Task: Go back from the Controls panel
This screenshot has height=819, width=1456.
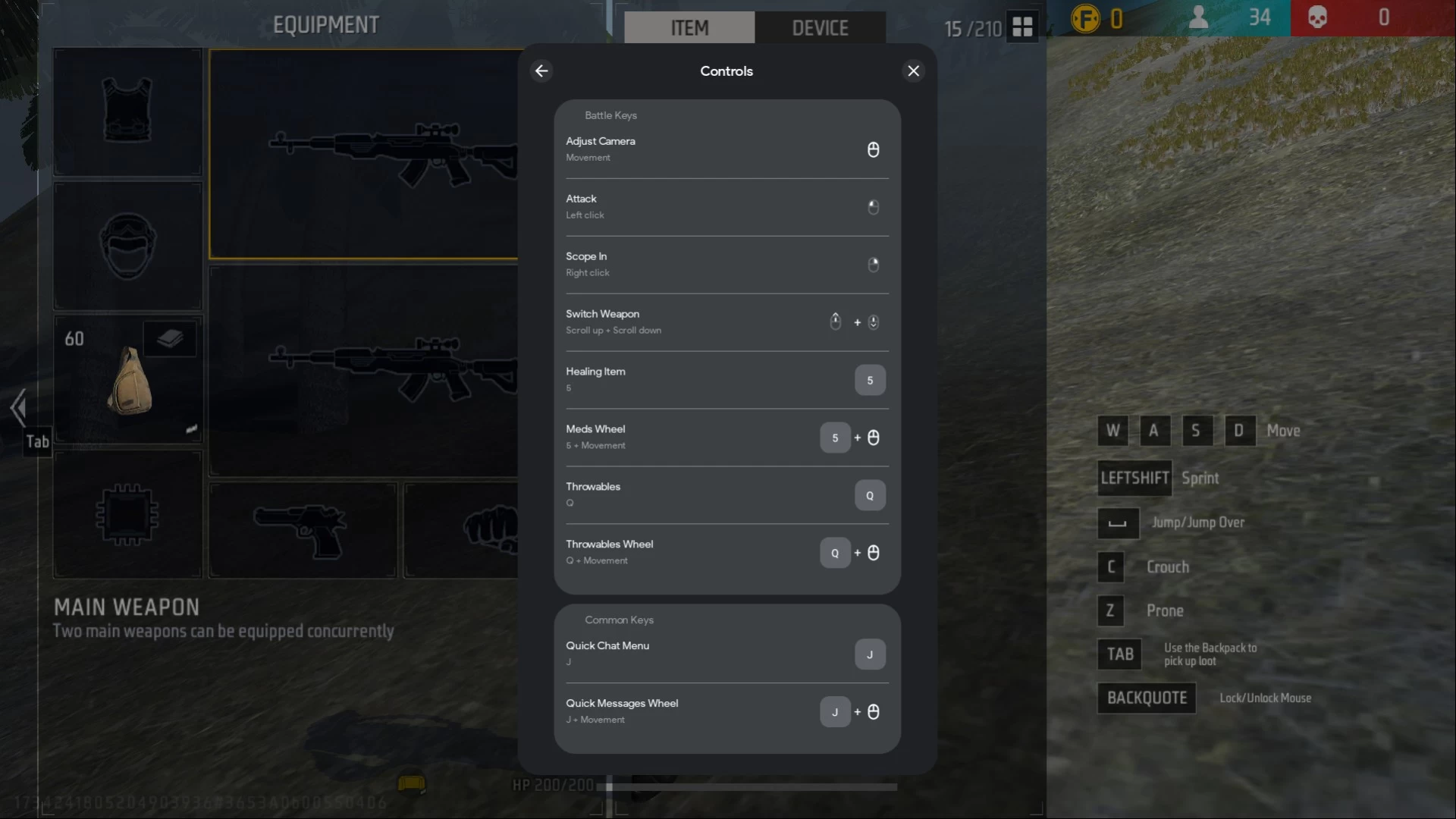Action: point(541,71)
